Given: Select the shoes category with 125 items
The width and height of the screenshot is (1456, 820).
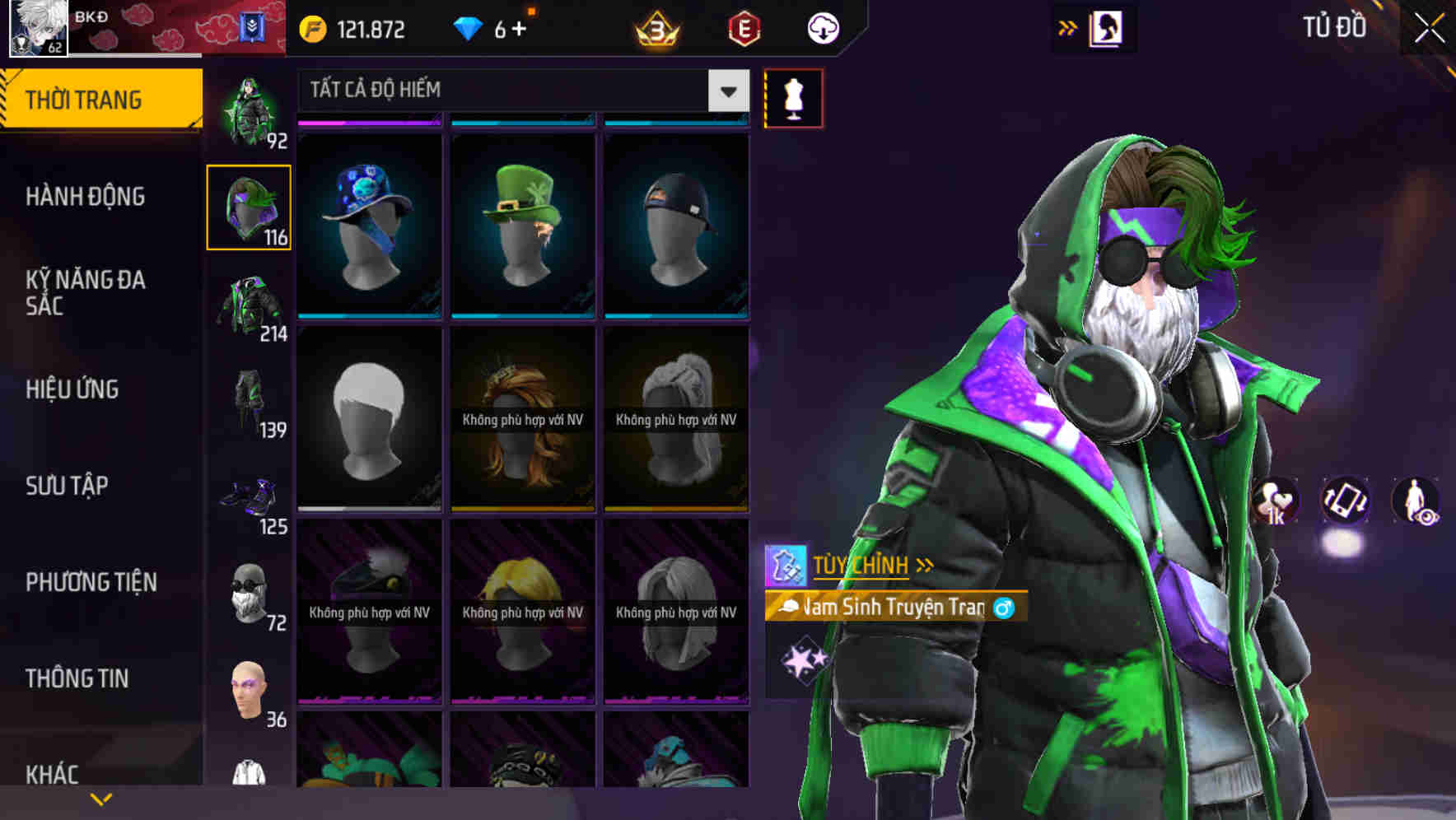Looking at the screenshot, I should click(x=247, y=496).
